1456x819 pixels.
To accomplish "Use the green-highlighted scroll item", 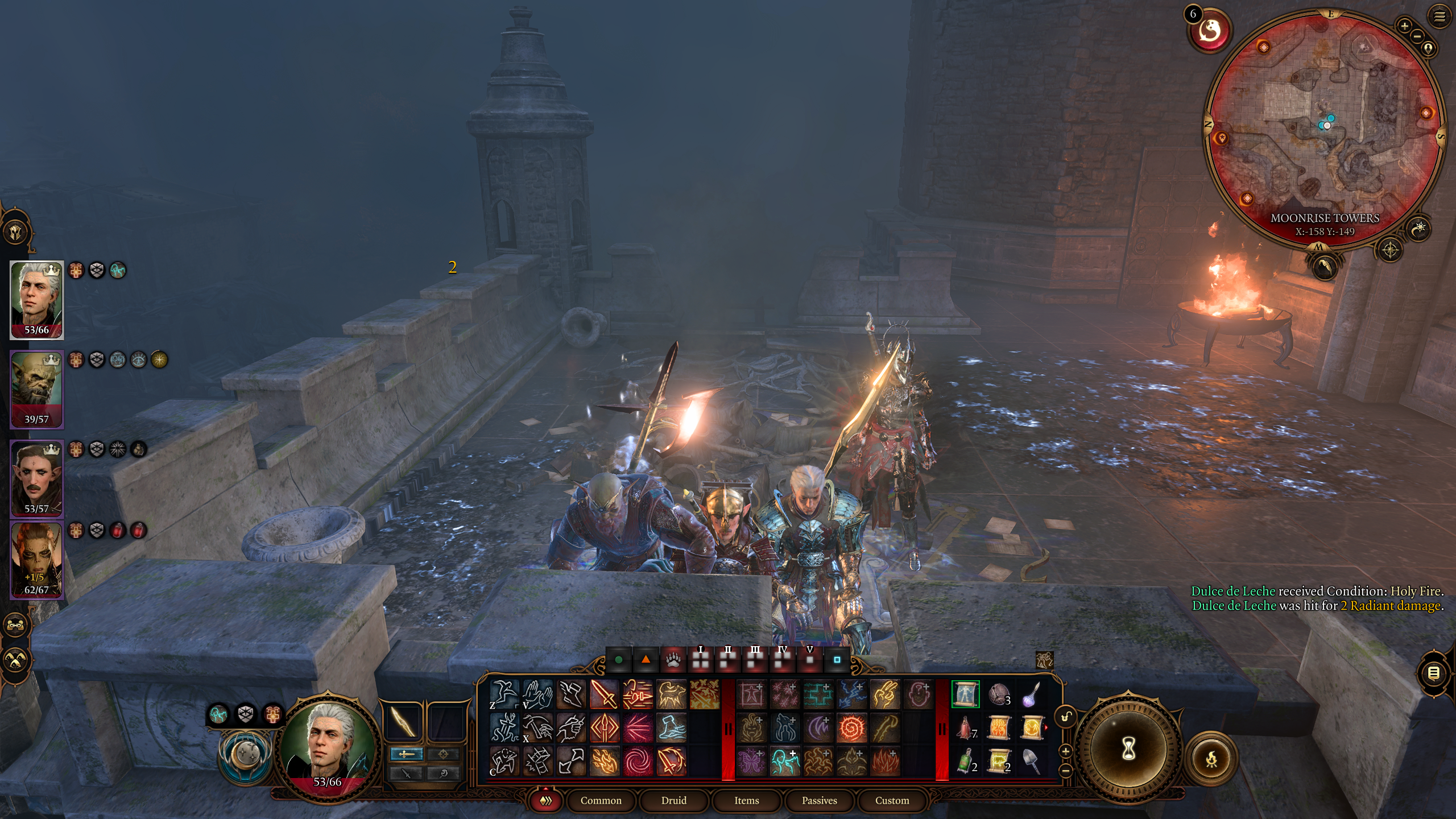I will point(965,694).
